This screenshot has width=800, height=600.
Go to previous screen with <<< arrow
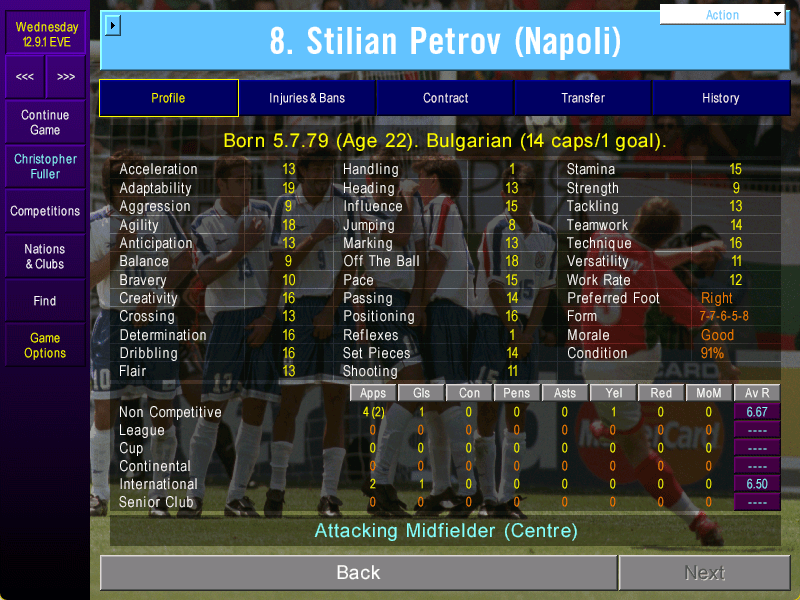point(25,77)
